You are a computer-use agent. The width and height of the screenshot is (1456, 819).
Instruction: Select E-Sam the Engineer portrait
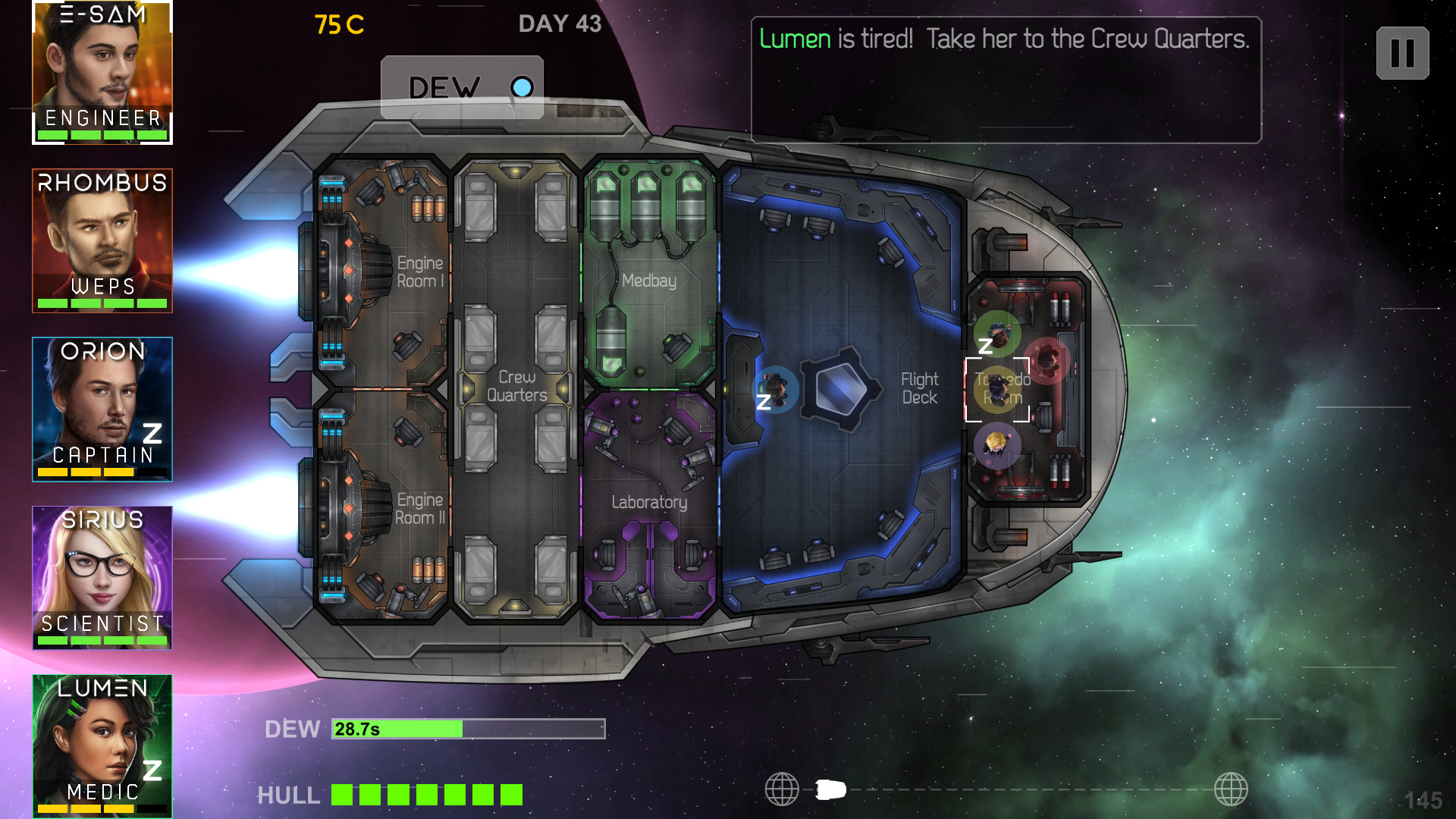pos(102,72)
